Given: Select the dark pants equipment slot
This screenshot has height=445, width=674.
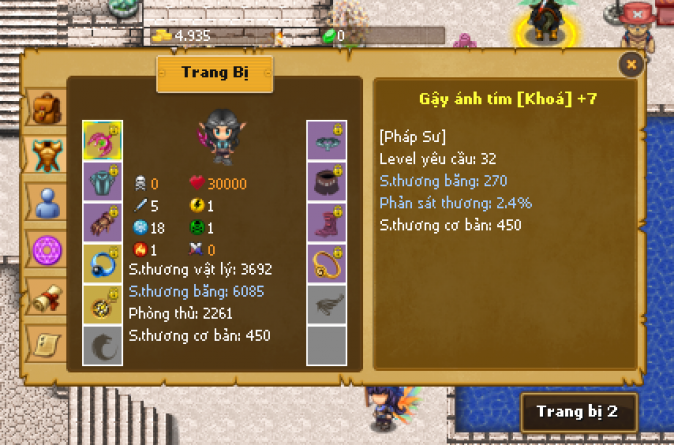Looking at the screenshot, I should (x=326, y=182).
